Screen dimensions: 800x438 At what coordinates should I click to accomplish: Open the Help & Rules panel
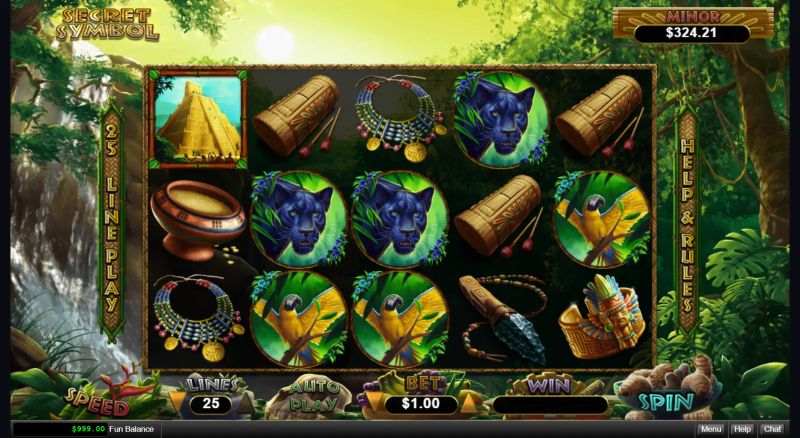pyautogui.click(x=687, y=222)
